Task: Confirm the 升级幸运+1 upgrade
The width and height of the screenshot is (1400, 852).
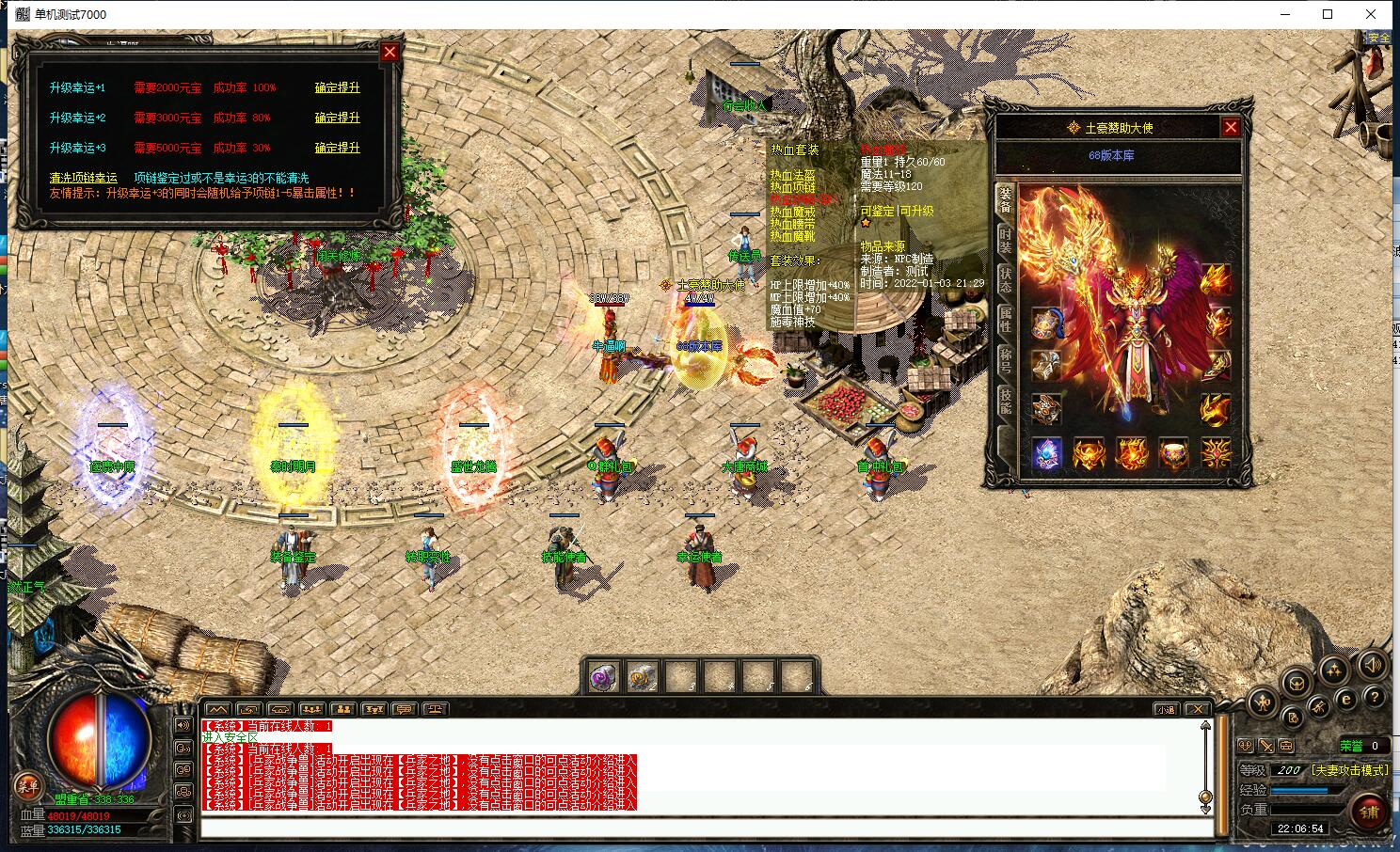Action: pyautogui.click(x=337, y=87)
